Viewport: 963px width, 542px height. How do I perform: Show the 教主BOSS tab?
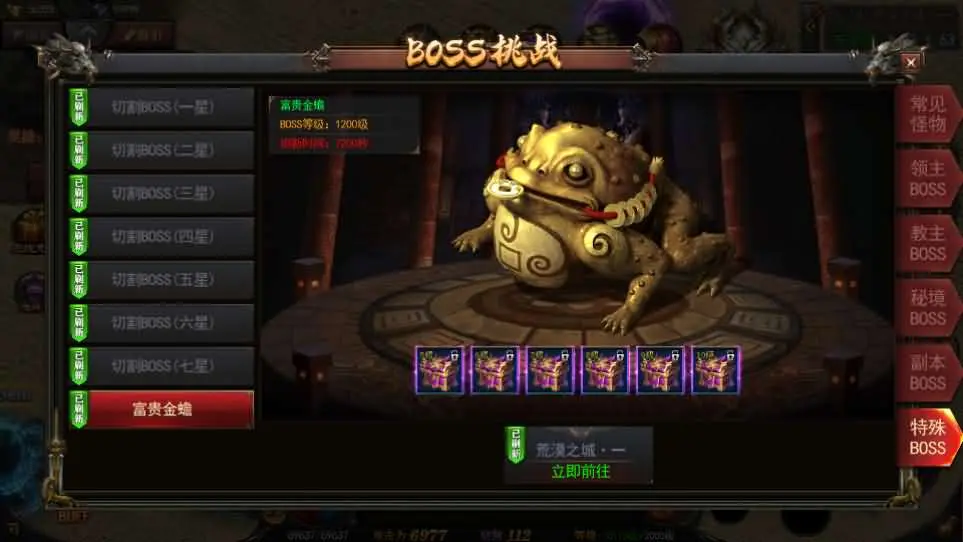[x=927, y=243]
